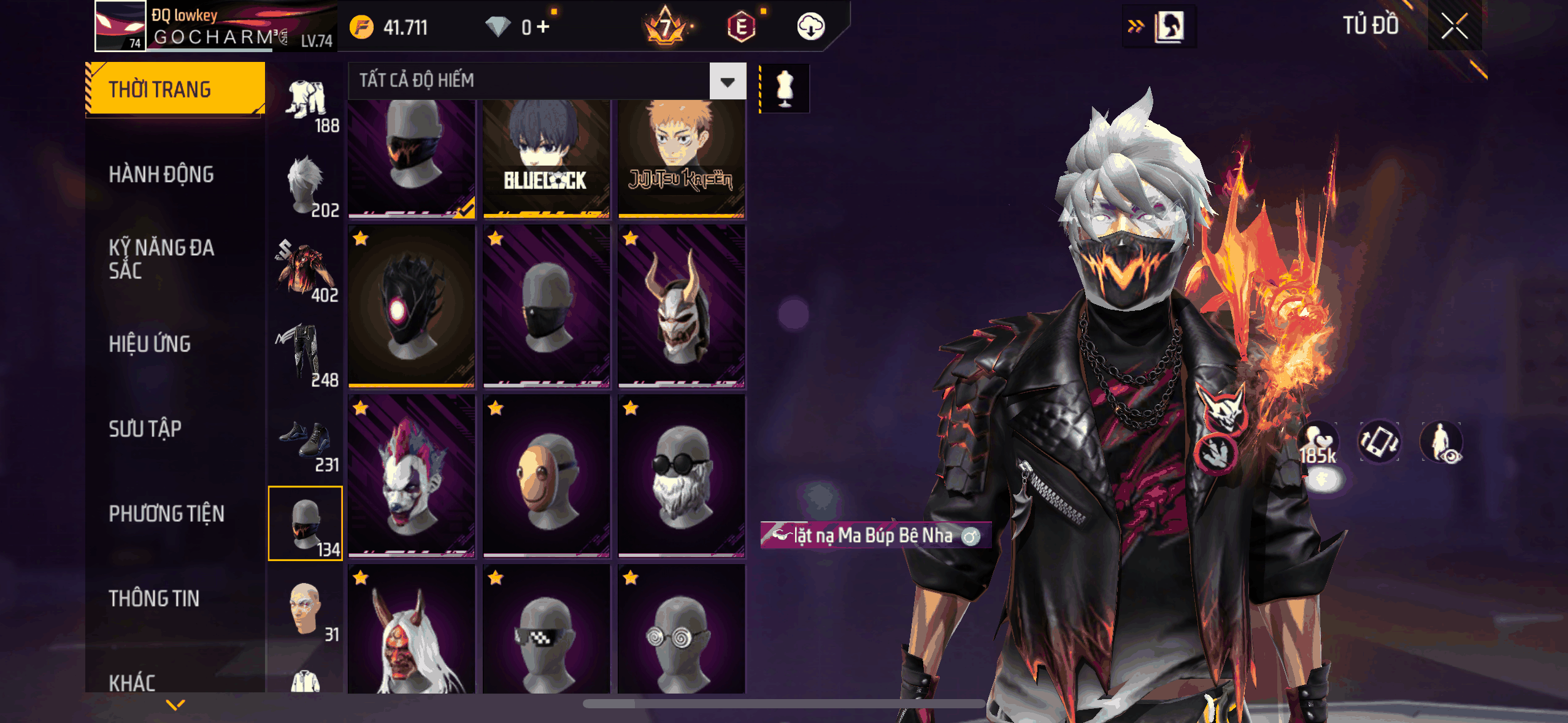This screenshot has height=723, width=1568.
Task: Switch to the Hành Động tab
Action: (161, 175)
